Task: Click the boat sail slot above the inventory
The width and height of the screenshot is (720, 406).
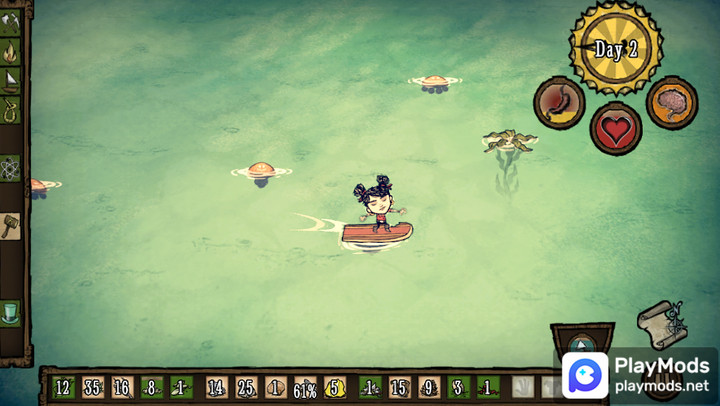Action: coord(583,340)
